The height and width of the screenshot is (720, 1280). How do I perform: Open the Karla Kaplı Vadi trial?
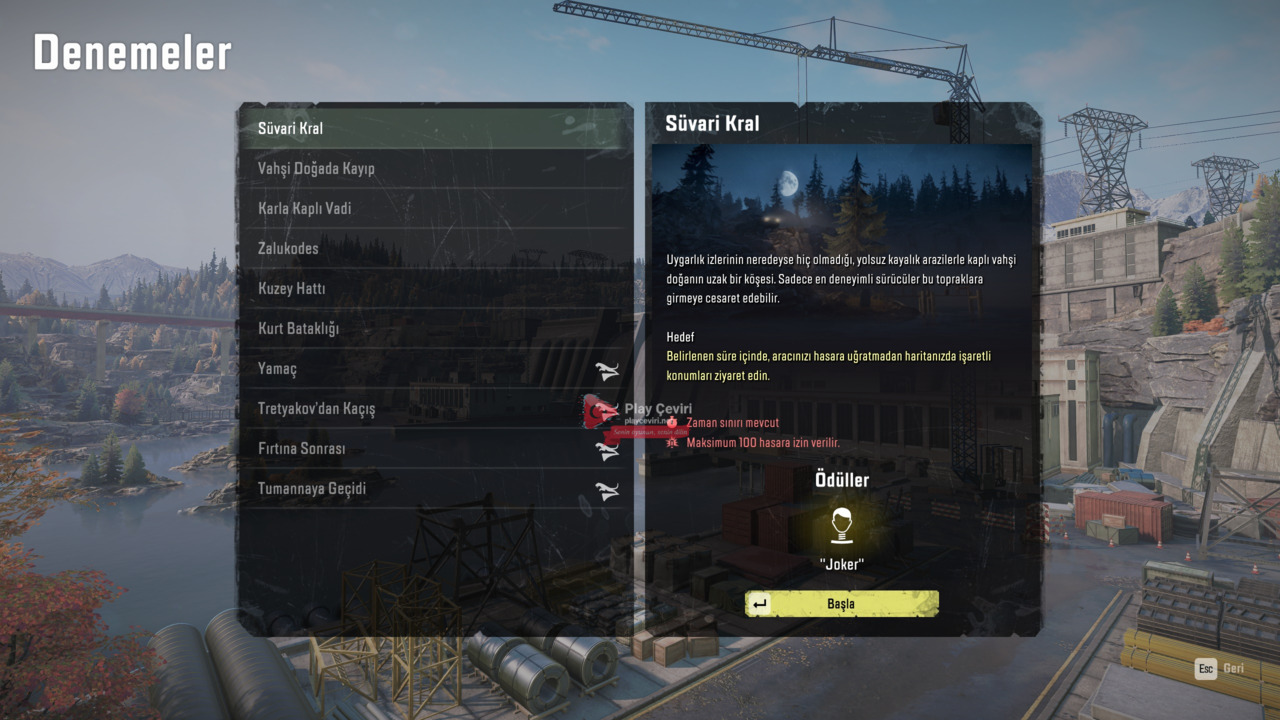point(435,208)
